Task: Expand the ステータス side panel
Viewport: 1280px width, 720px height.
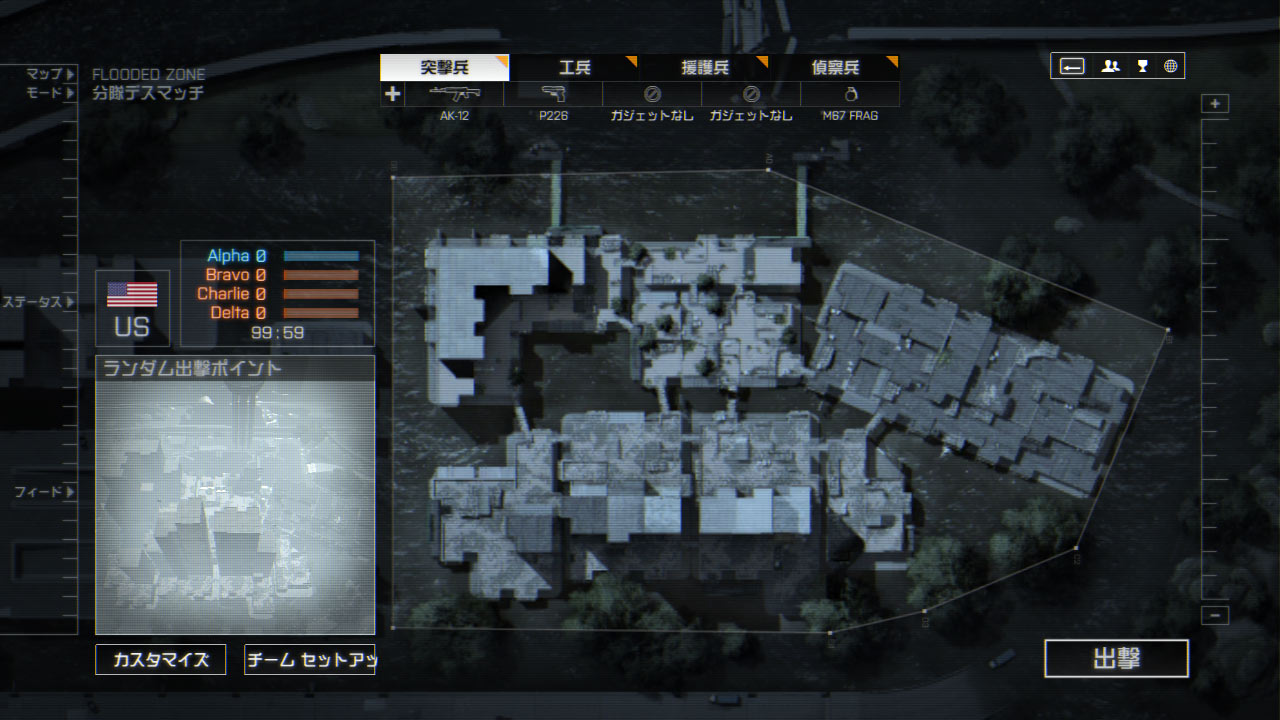Action: coord(38,301)
